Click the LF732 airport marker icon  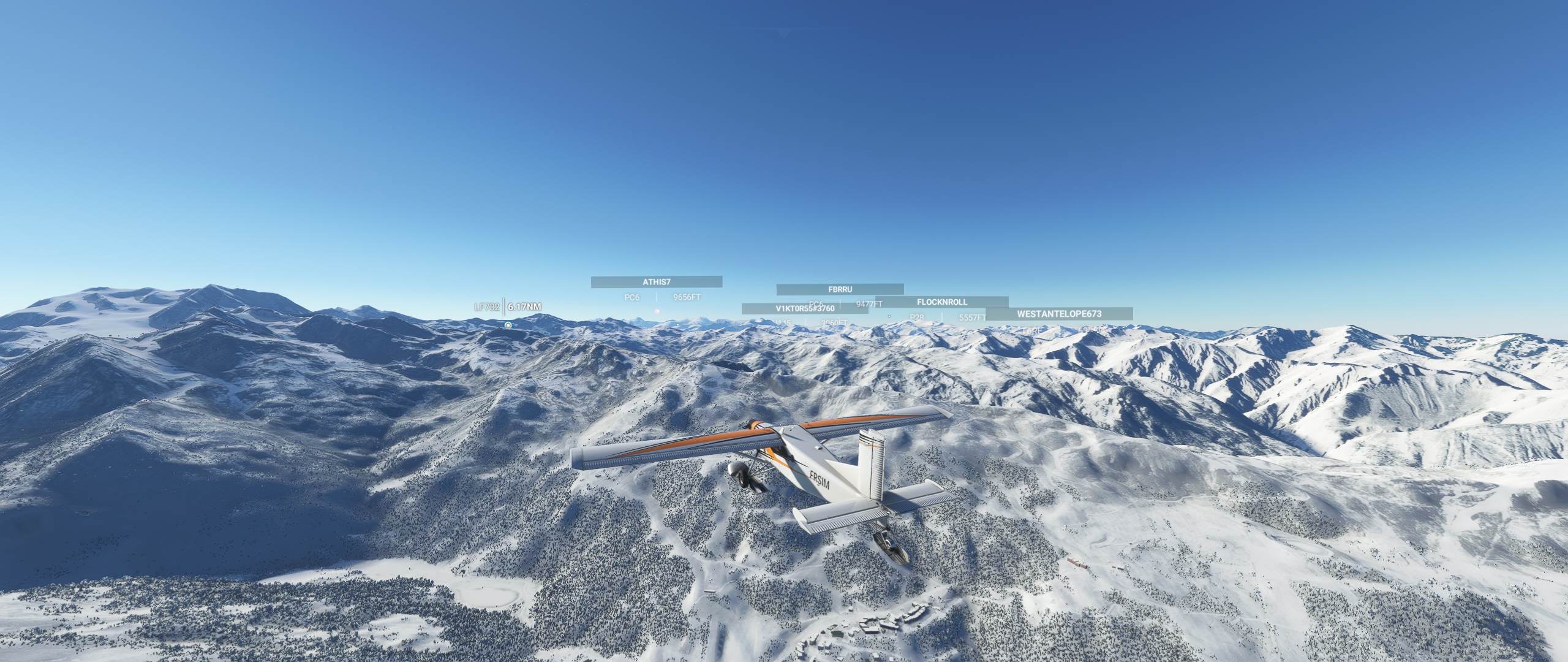pyautogui.click(x=508, y=325)
